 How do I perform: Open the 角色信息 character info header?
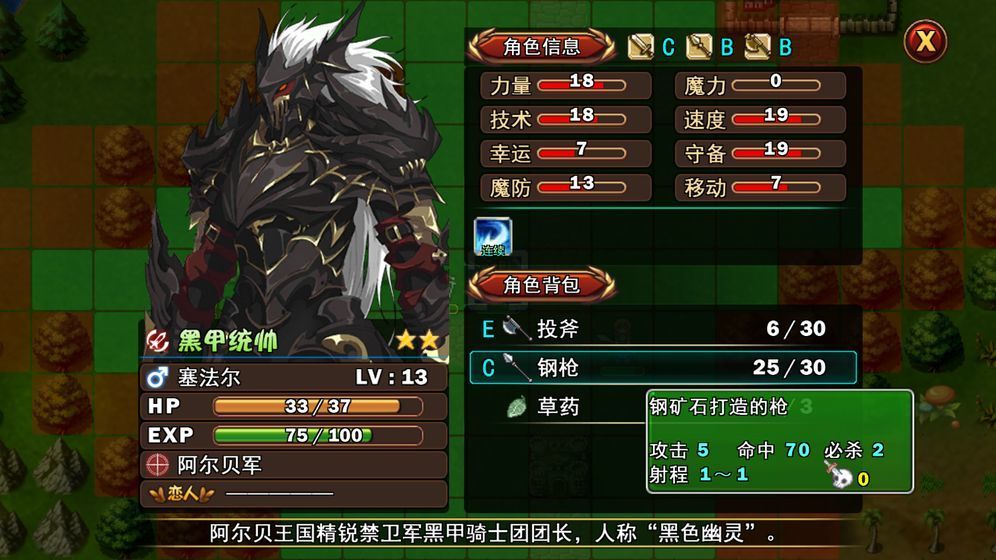pyautogui.click(x=542, y=46)
